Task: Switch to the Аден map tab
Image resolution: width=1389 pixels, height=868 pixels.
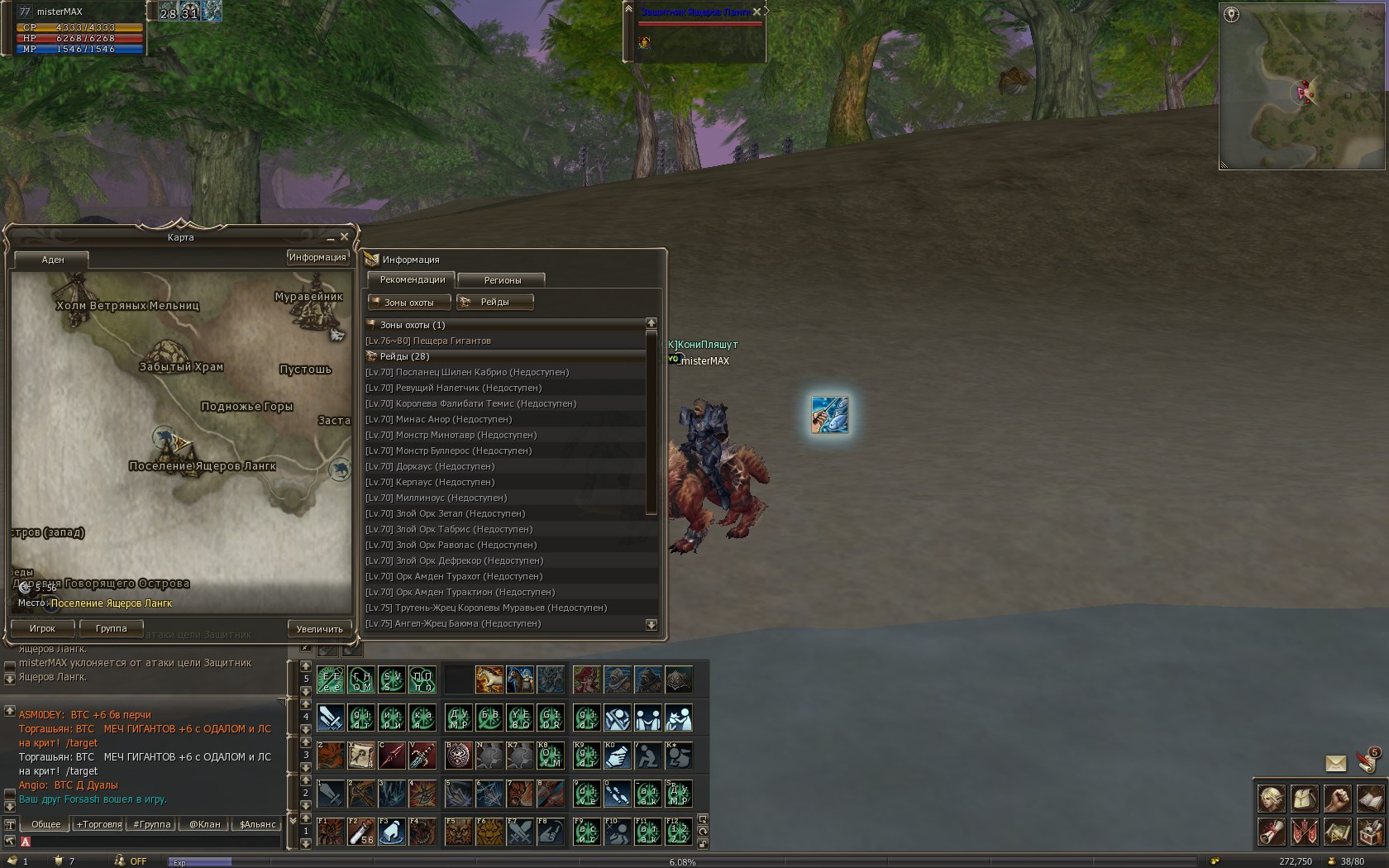Action: [x=52, y=260]
